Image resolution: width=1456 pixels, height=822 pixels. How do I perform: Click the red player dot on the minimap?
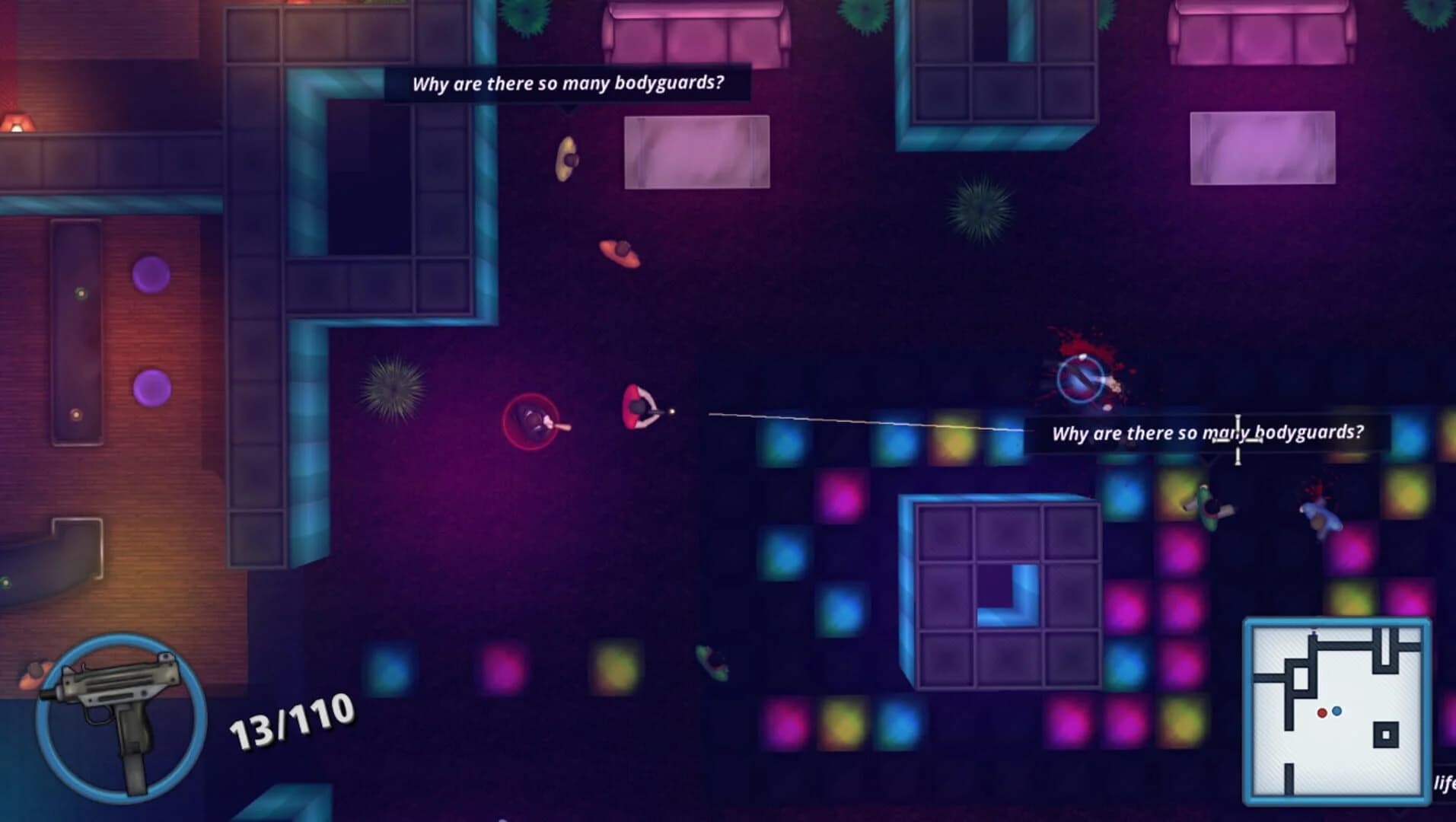(x=1322, y=712)
